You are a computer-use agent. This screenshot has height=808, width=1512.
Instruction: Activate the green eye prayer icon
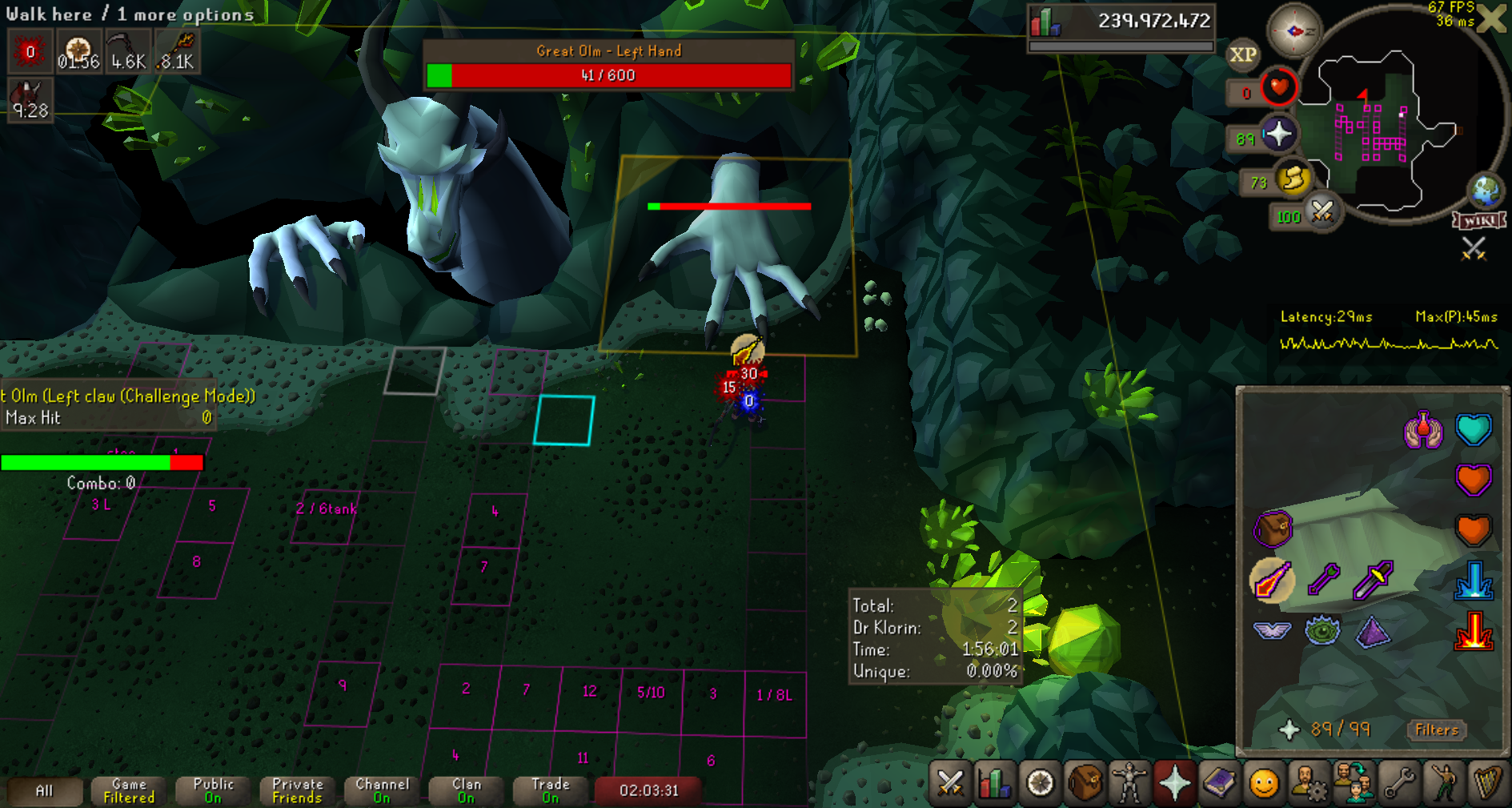tap(1321, 631)
